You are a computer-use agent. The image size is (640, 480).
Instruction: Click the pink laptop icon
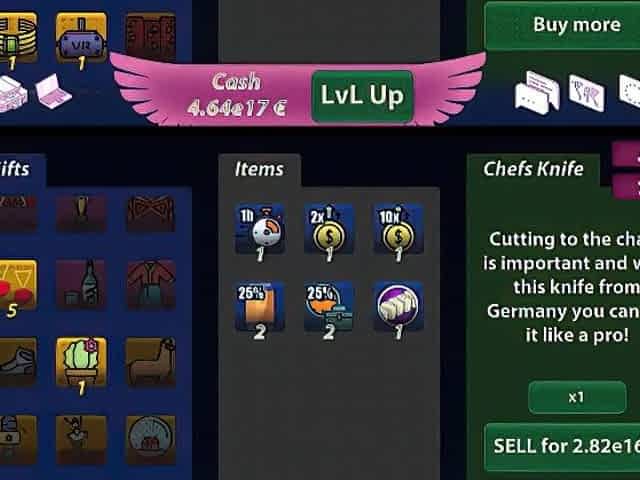click(x=50, y=92)
